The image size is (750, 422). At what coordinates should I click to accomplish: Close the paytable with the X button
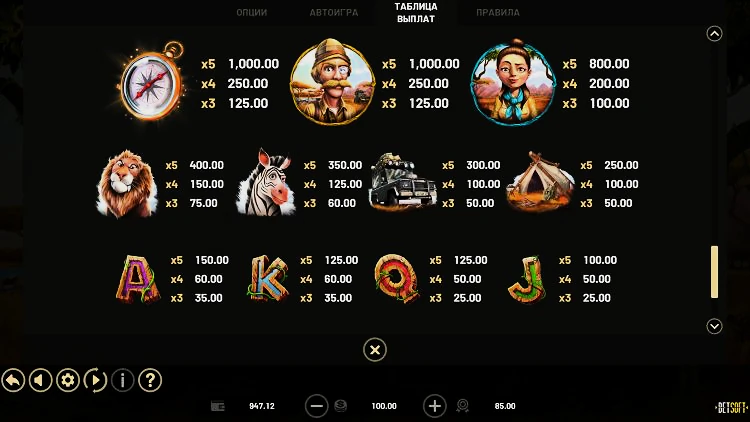pyautogui.click(x=374, y=349)
